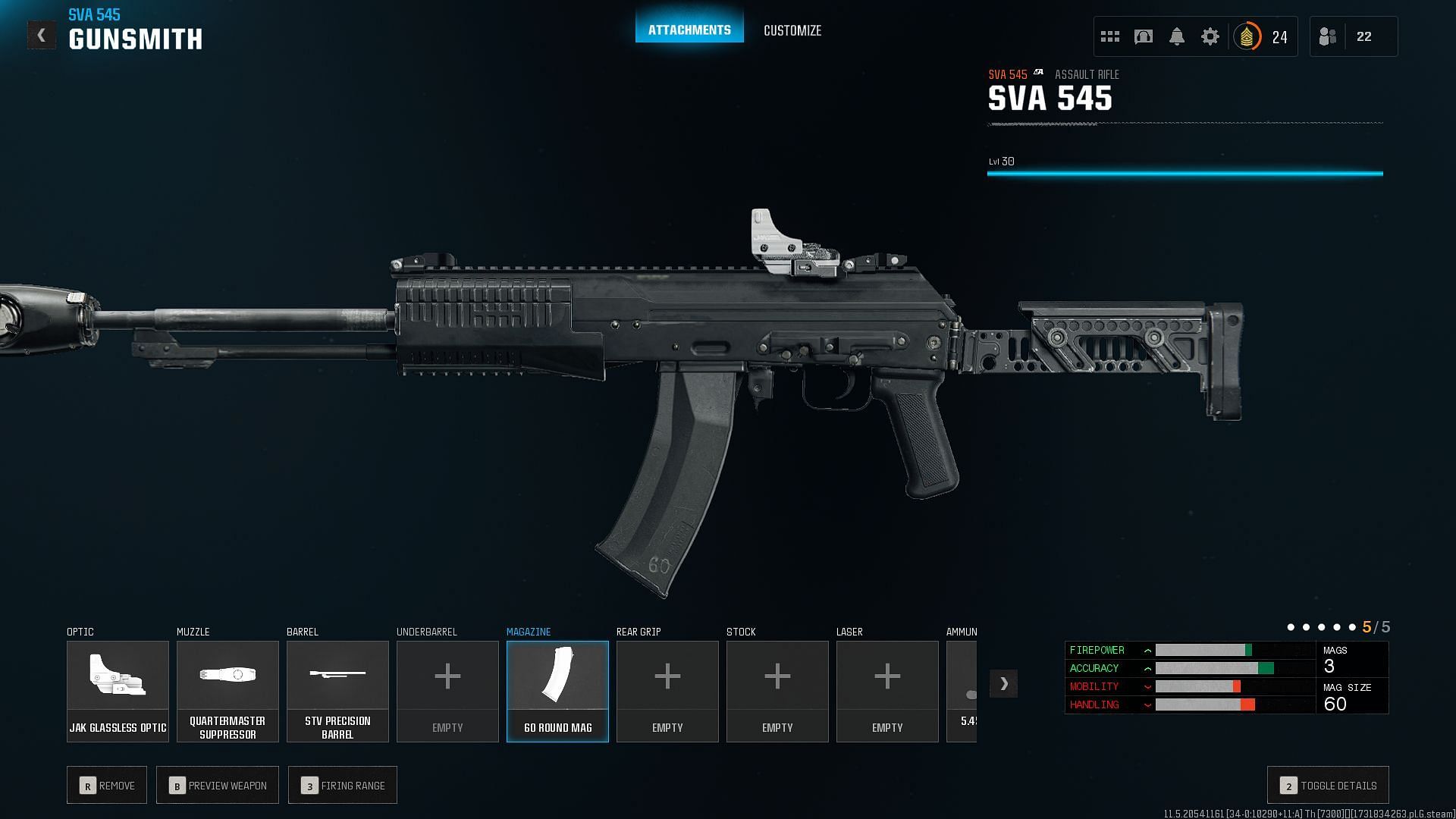Open notifications bell icon
The height and width of the screenshot is (819, 1456).
coord(1177,36)
